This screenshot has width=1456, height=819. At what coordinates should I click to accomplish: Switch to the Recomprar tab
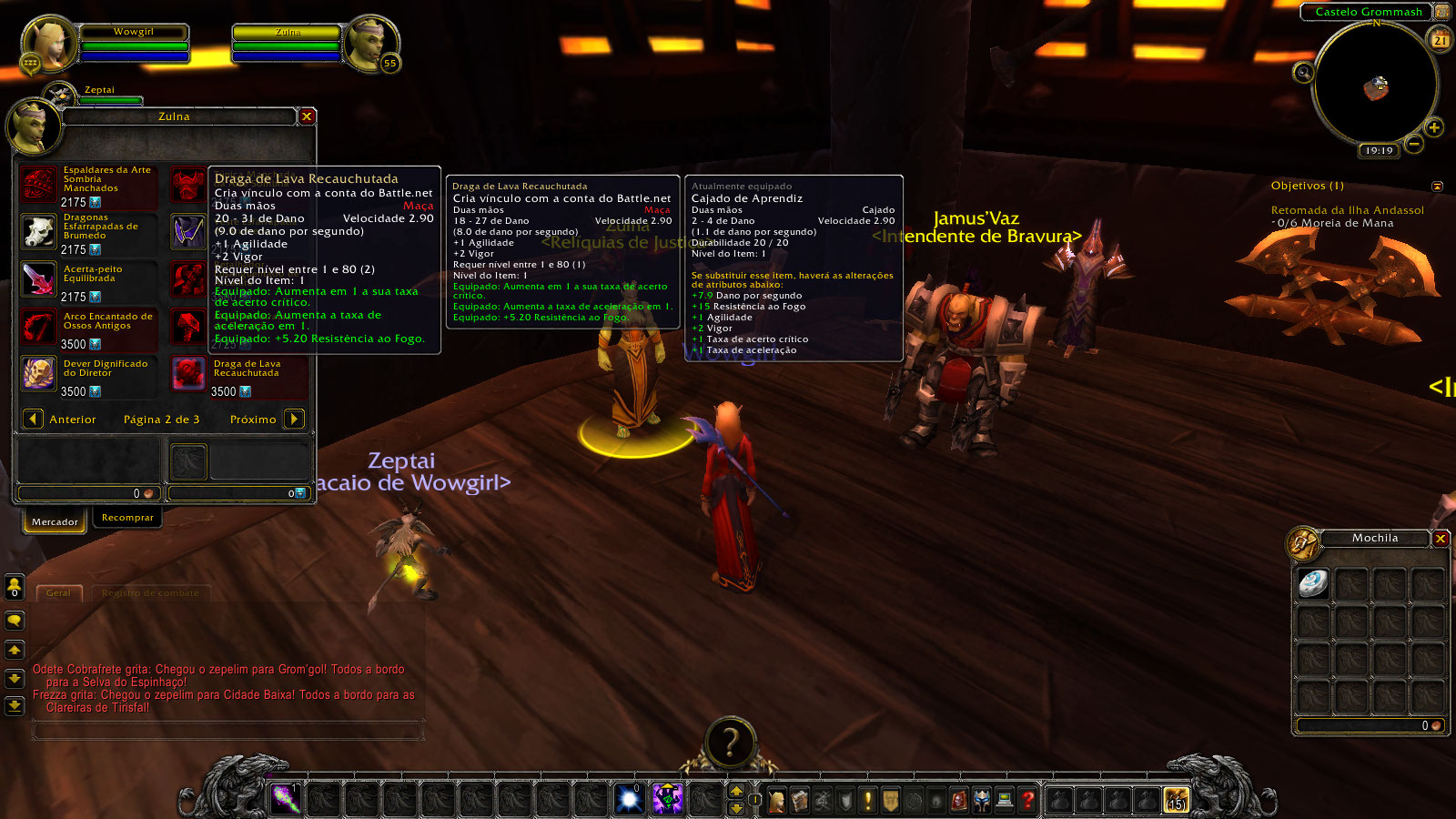pyautogui.click(x=127, y=518)
